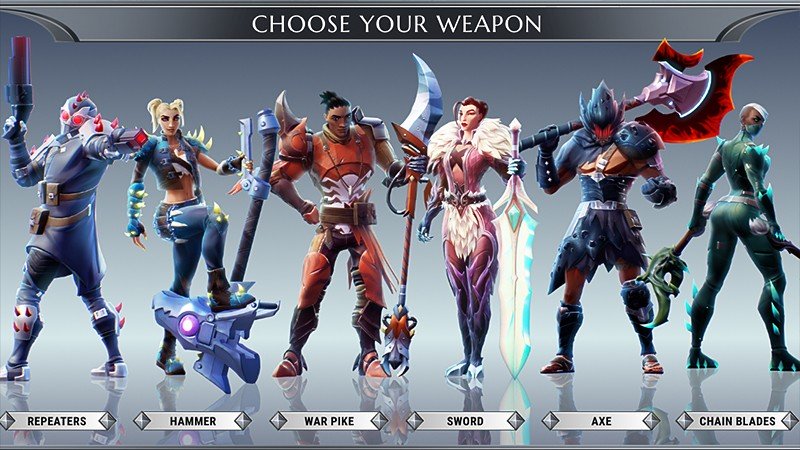Select the Sword weapon label
Image resolution: width=800 pixels, height=450 pixels.
464,421
